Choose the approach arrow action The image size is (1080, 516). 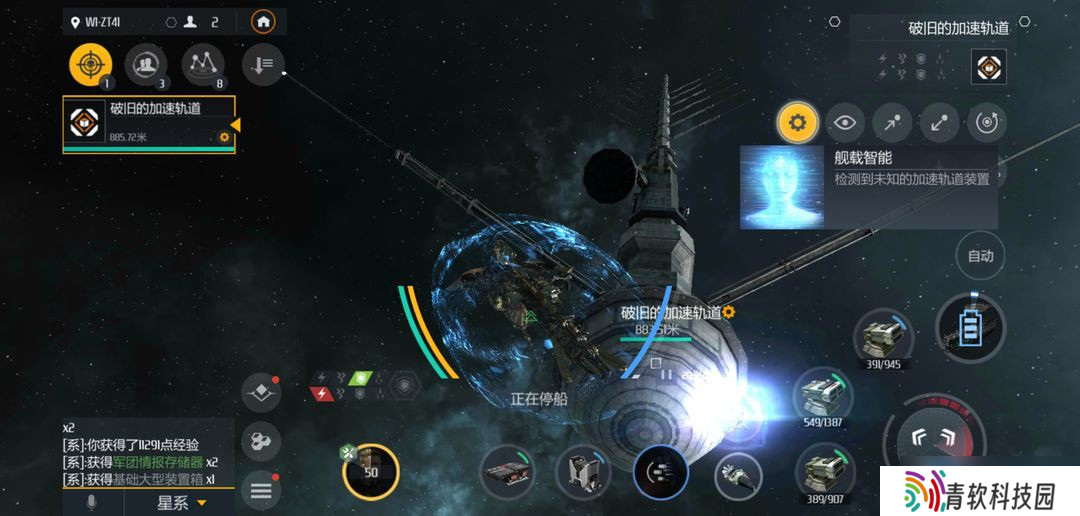click(892, 123)
